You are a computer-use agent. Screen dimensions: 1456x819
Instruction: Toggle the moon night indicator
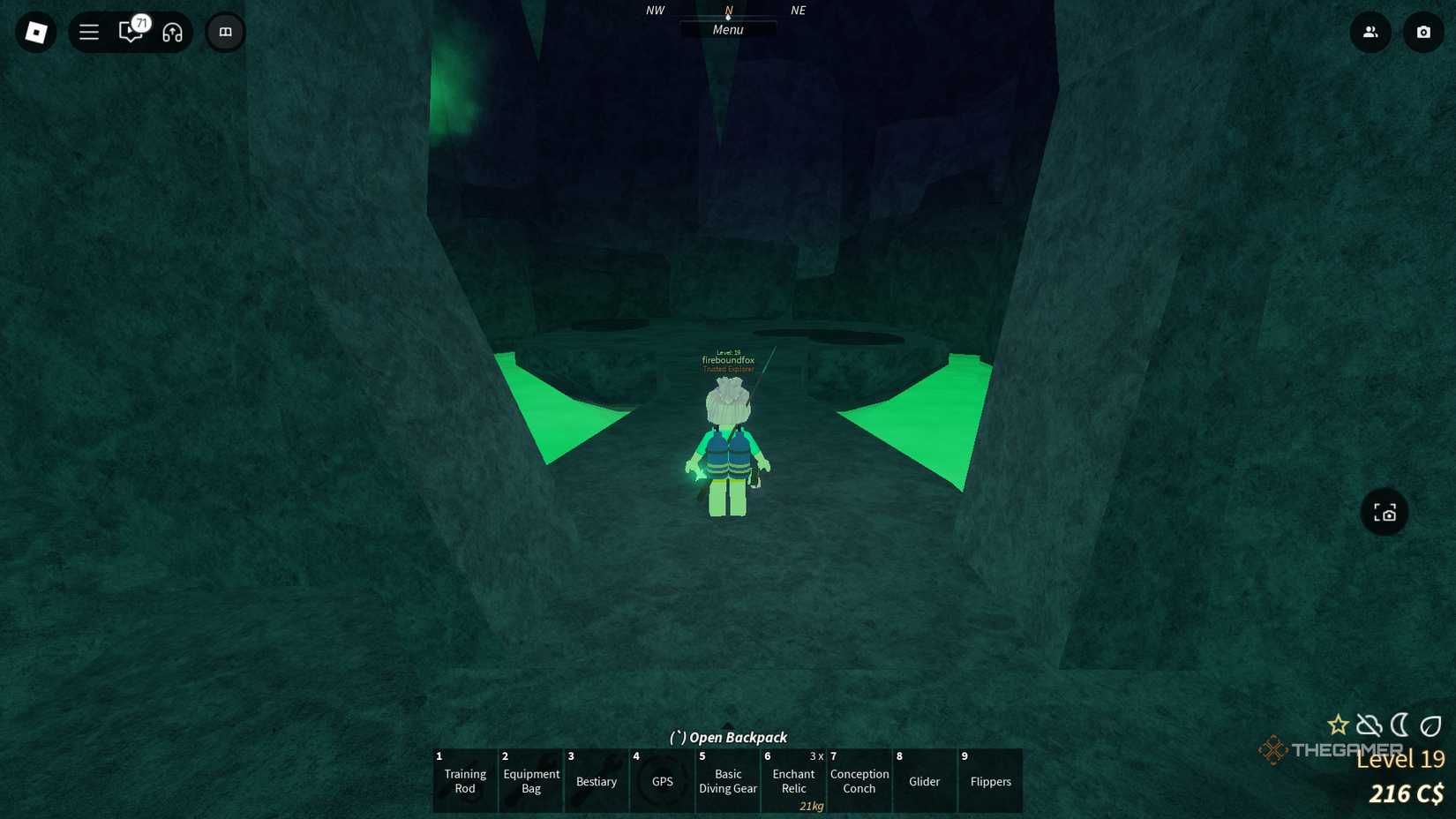coord(1400,725)
